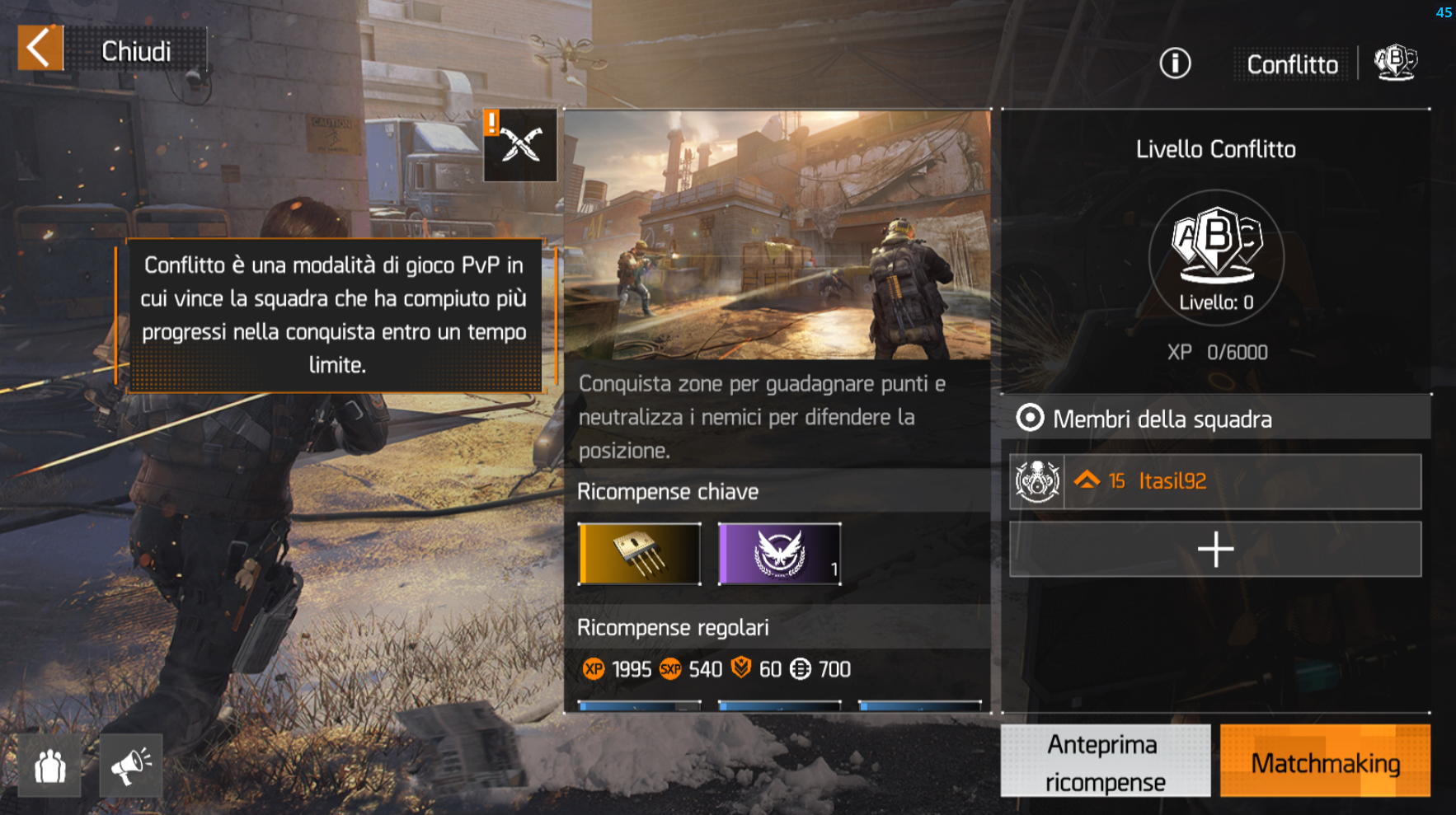Screen dimensions: 1456x815
Task: Select the crossed knives mode icon
Action: [x=520, y=146]
